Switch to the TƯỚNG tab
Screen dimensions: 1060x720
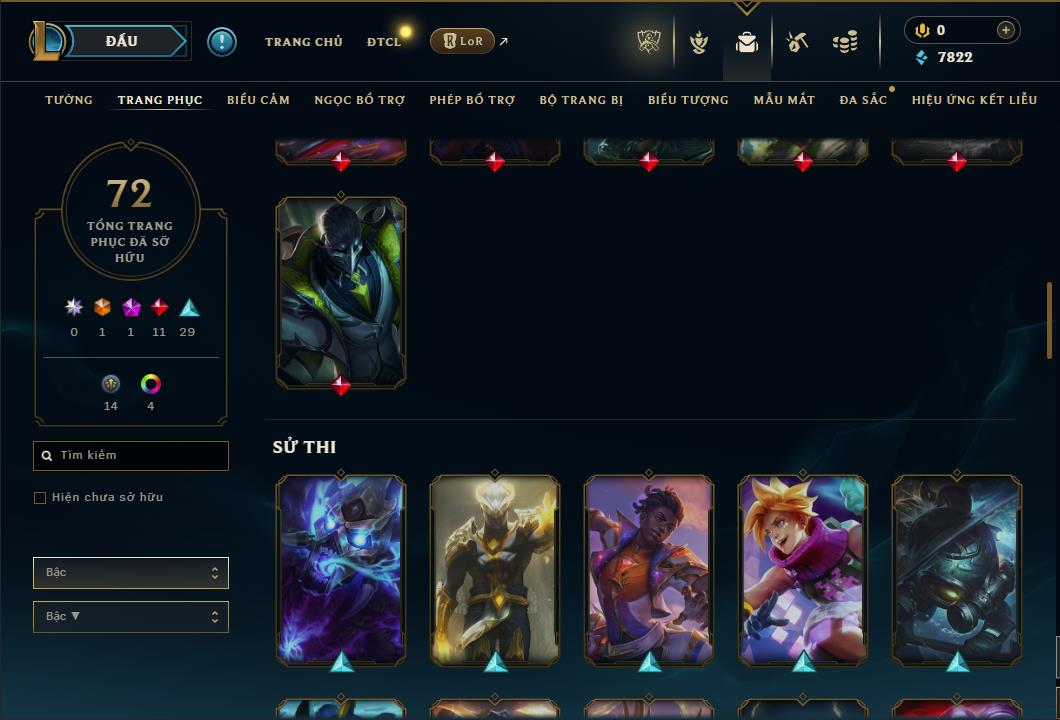(69, 100)
